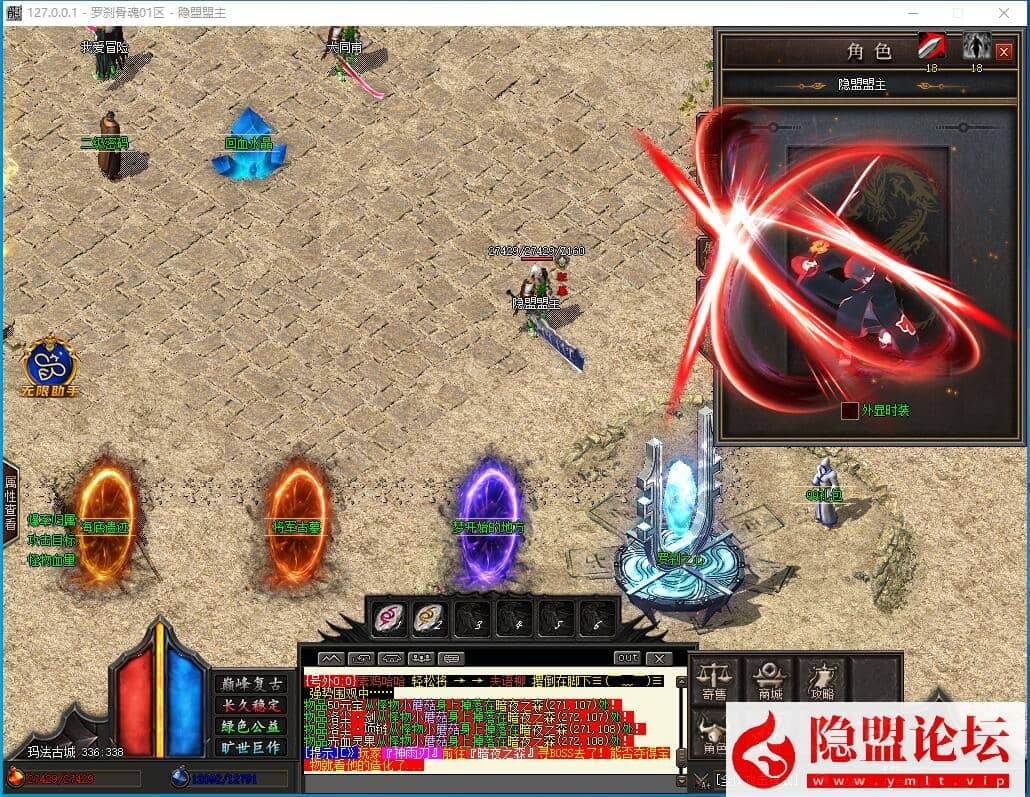Close the game window from title bar
1030x797 pixels.
pyautogui.click(x=1004, y=13)
